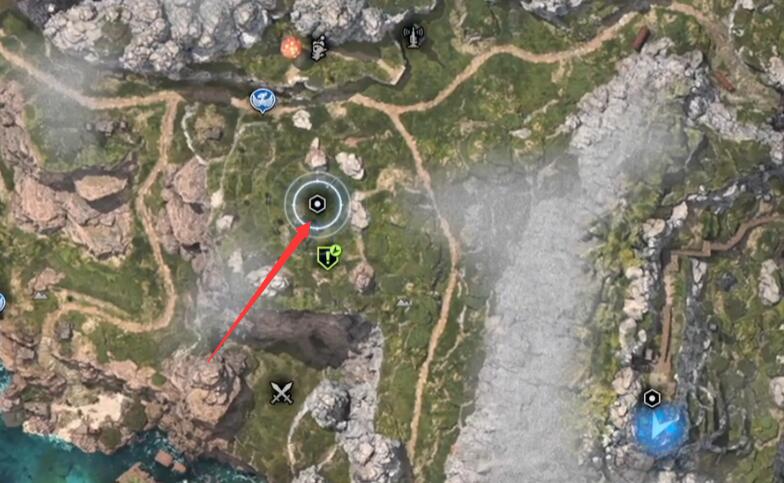Click the remote tower map marker

(411, 37)
